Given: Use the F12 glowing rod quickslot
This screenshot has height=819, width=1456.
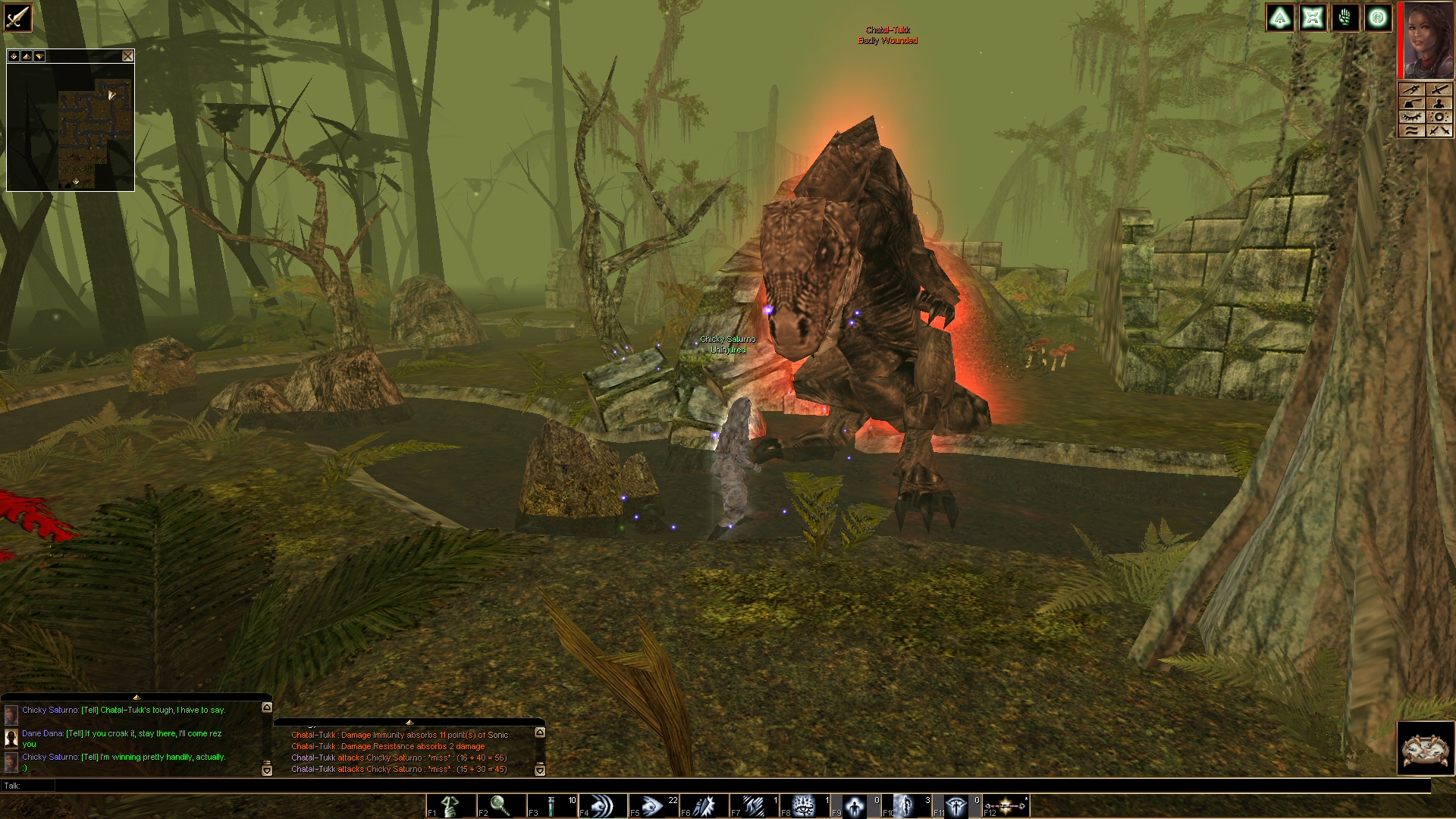Looking at the screenshot, I should (1005, 805).
